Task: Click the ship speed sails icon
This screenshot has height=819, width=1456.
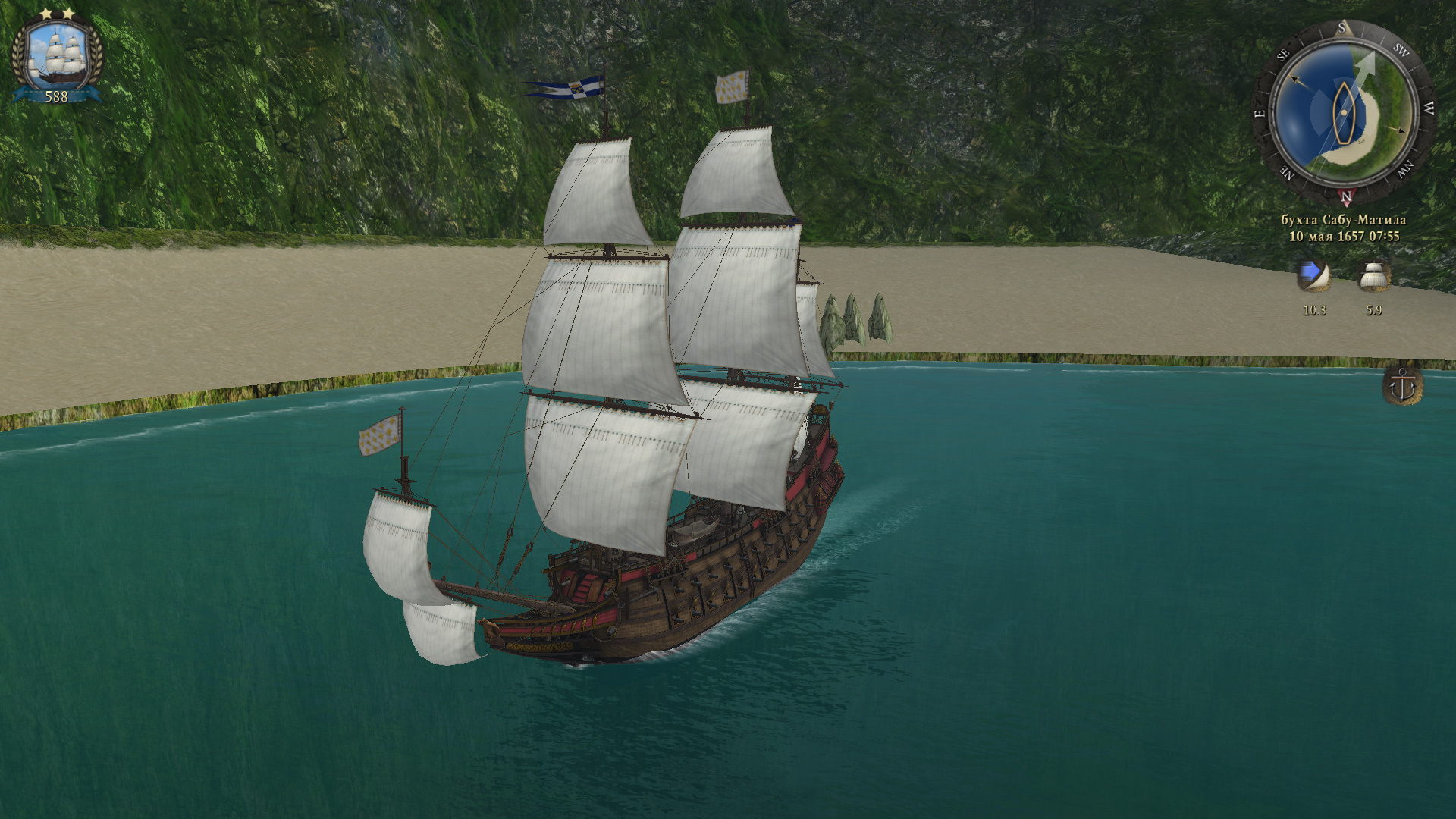Action: tap(1373, 277)
